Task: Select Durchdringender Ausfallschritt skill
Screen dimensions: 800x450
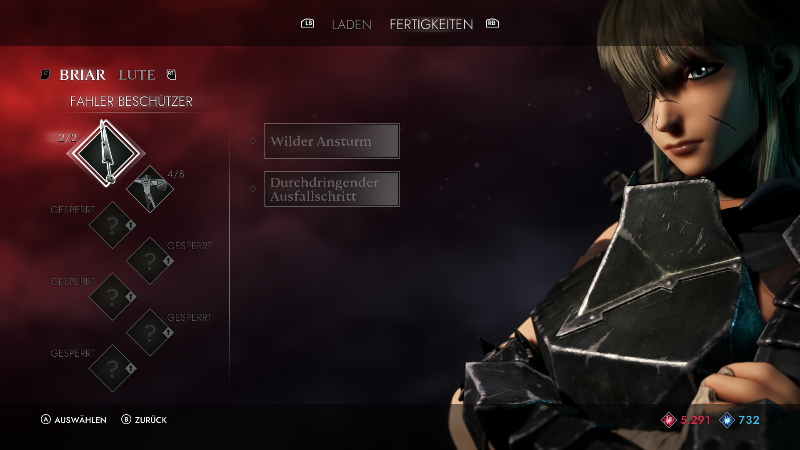Action: [332, 189]
